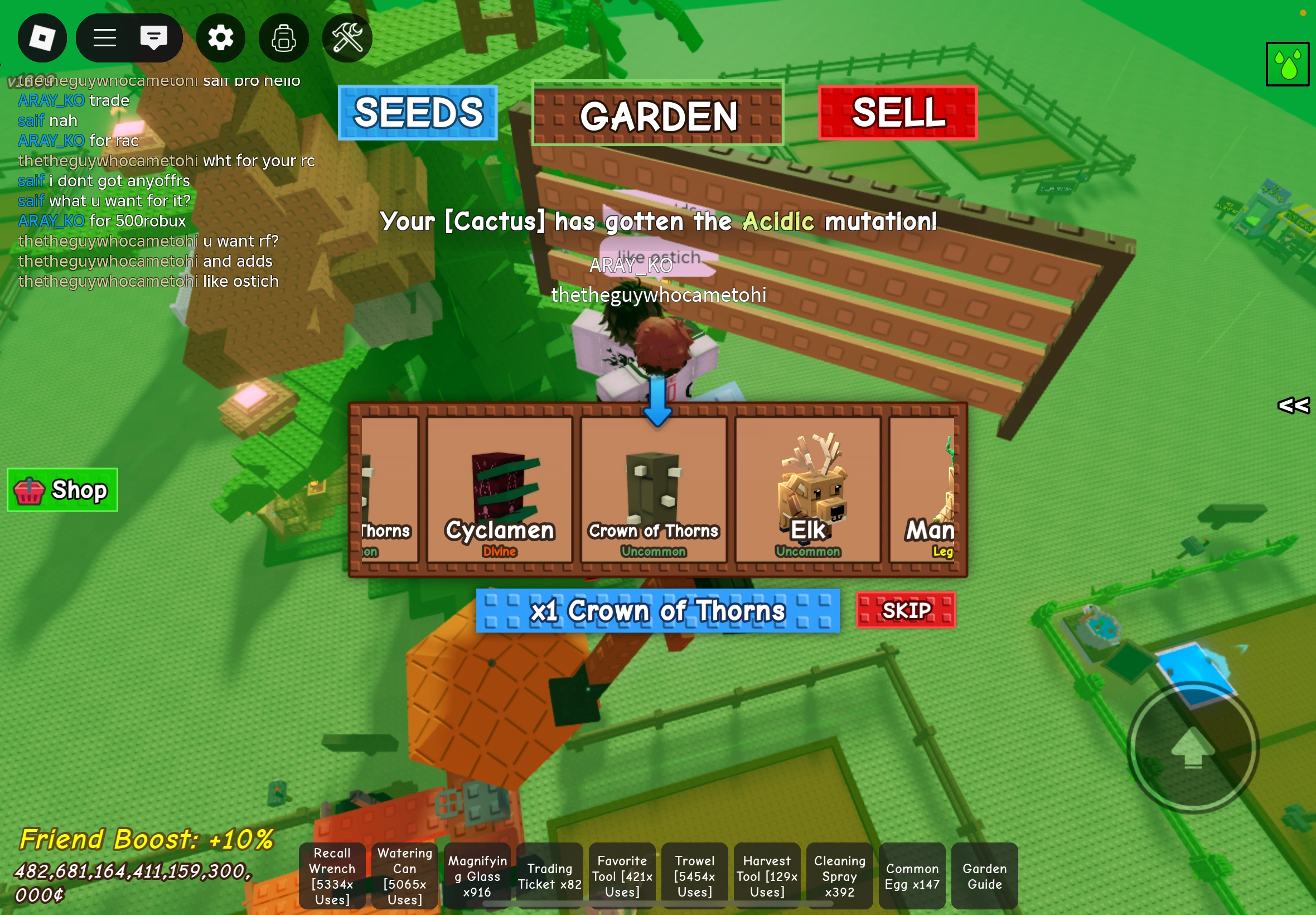Equip the Recall Wrench
The image size is (1316, 915).
(332, 876)
